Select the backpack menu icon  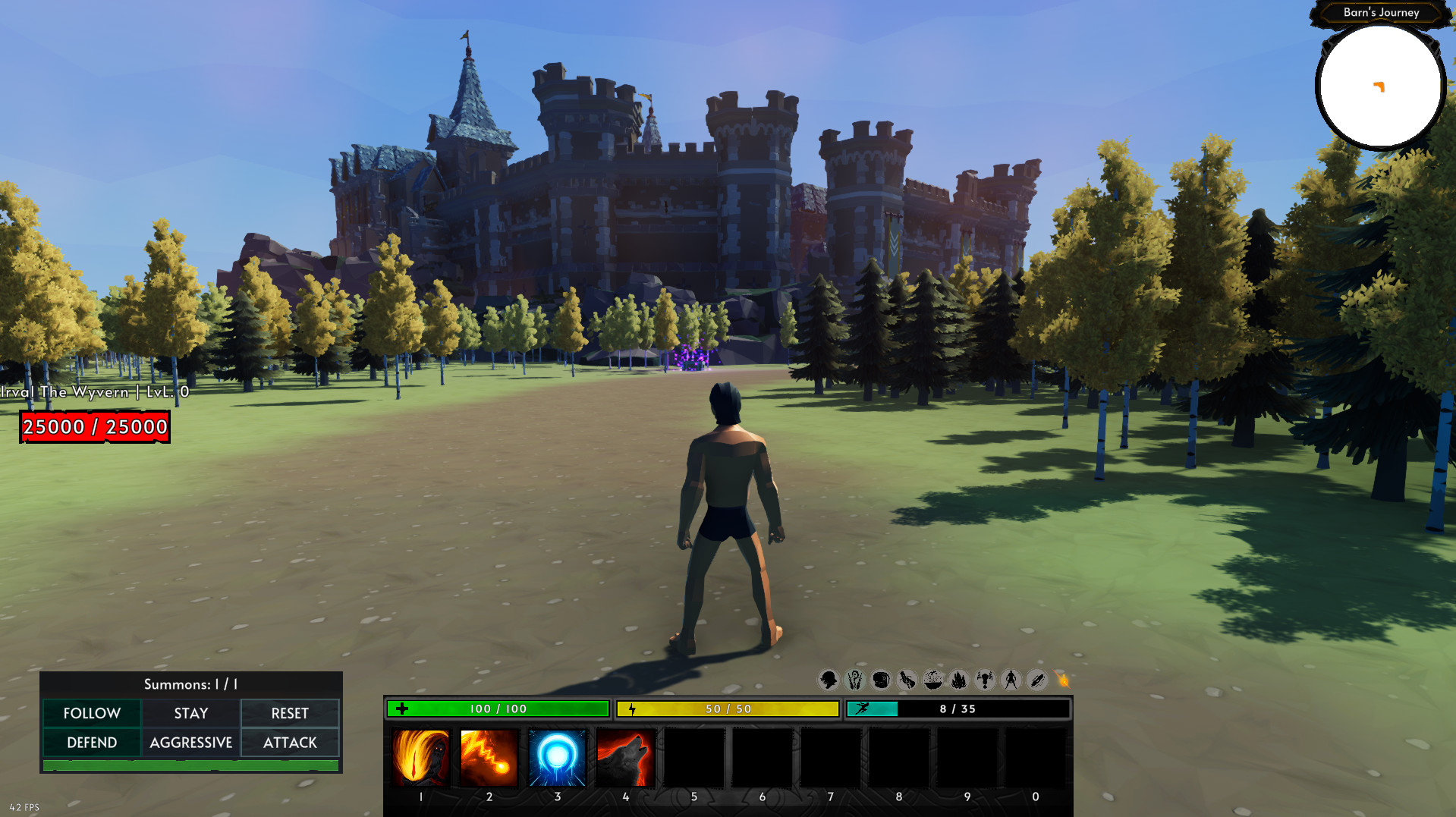(x=881, y=680)
